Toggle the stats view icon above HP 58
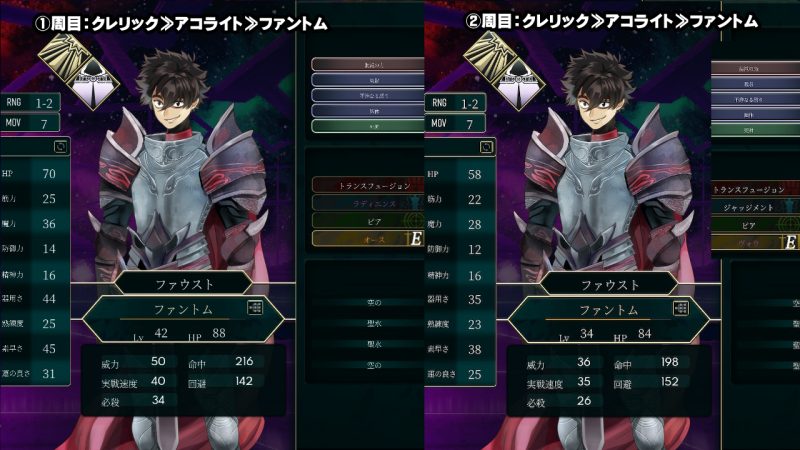The image size is (800, 450). click(485, 147)
